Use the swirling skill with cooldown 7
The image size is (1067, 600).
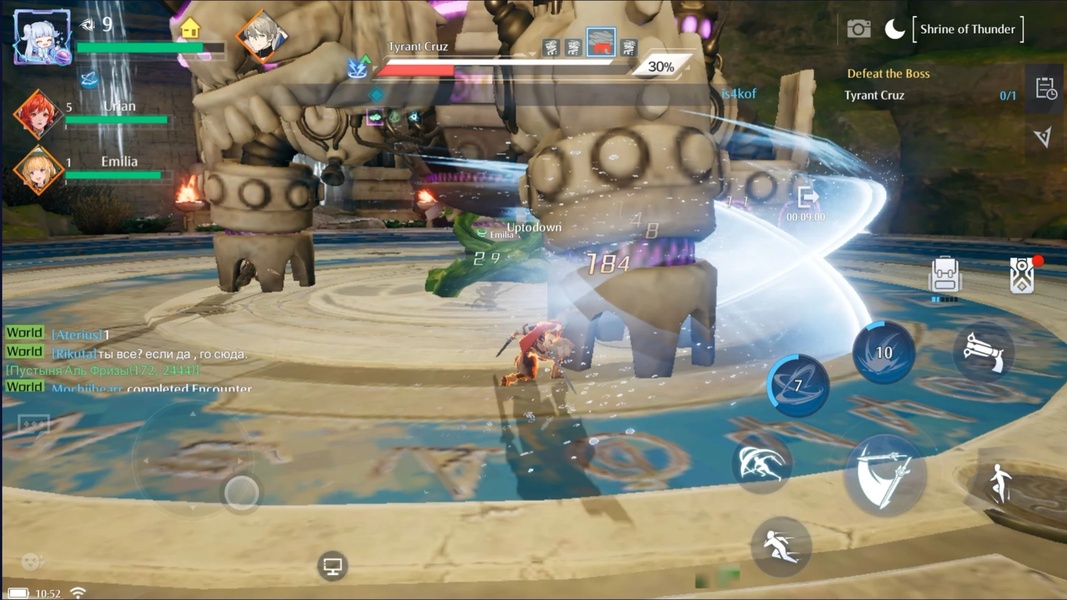point(797,386)
